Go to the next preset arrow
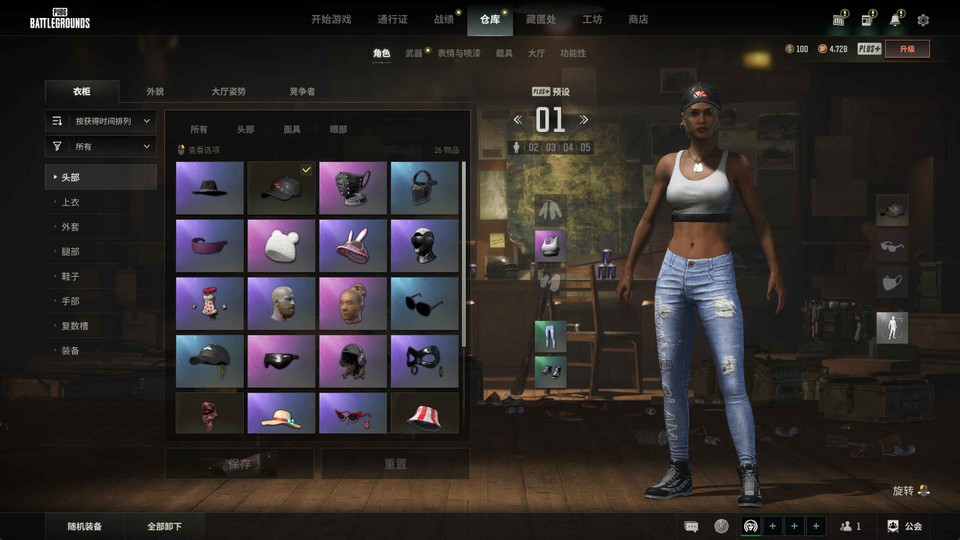Image resolution: width=960 pixels, height=540 pixels. tap(584, 120)
